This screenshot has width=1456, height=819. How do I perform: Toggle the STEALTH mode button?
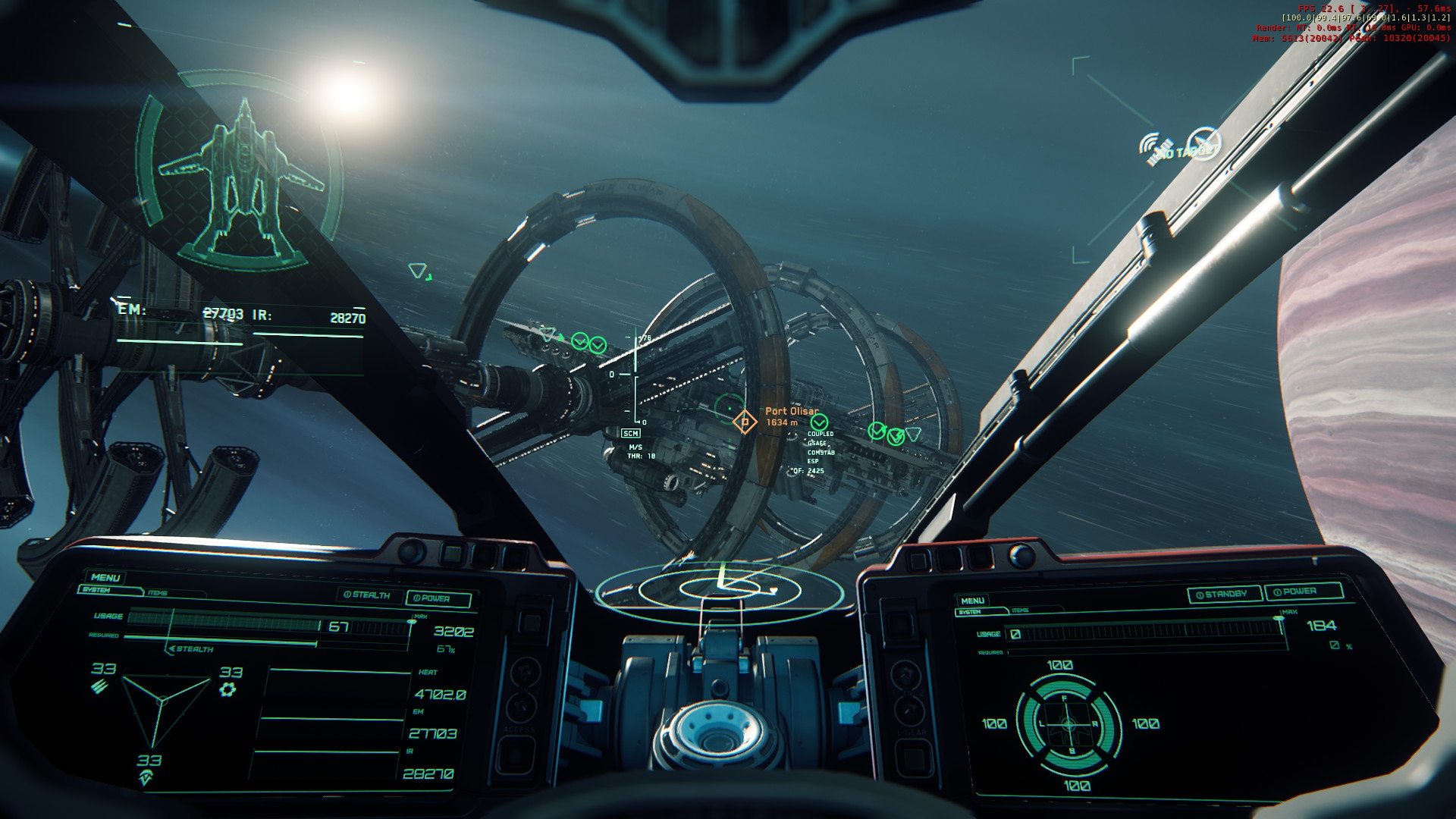click(x=367, y=595)
